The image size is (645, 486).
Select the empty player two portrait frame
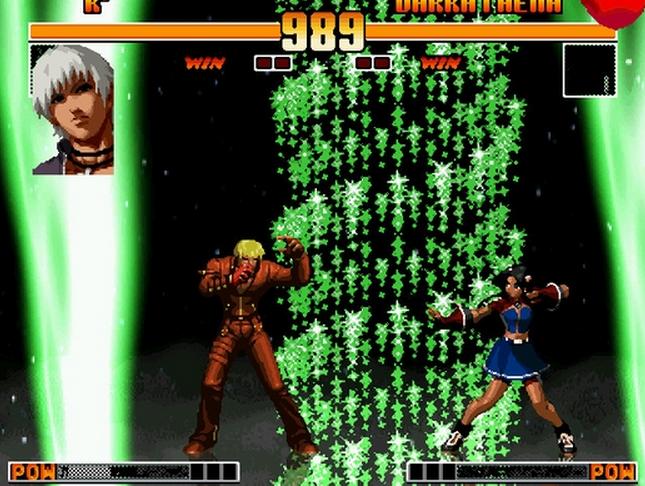[589, 70]
